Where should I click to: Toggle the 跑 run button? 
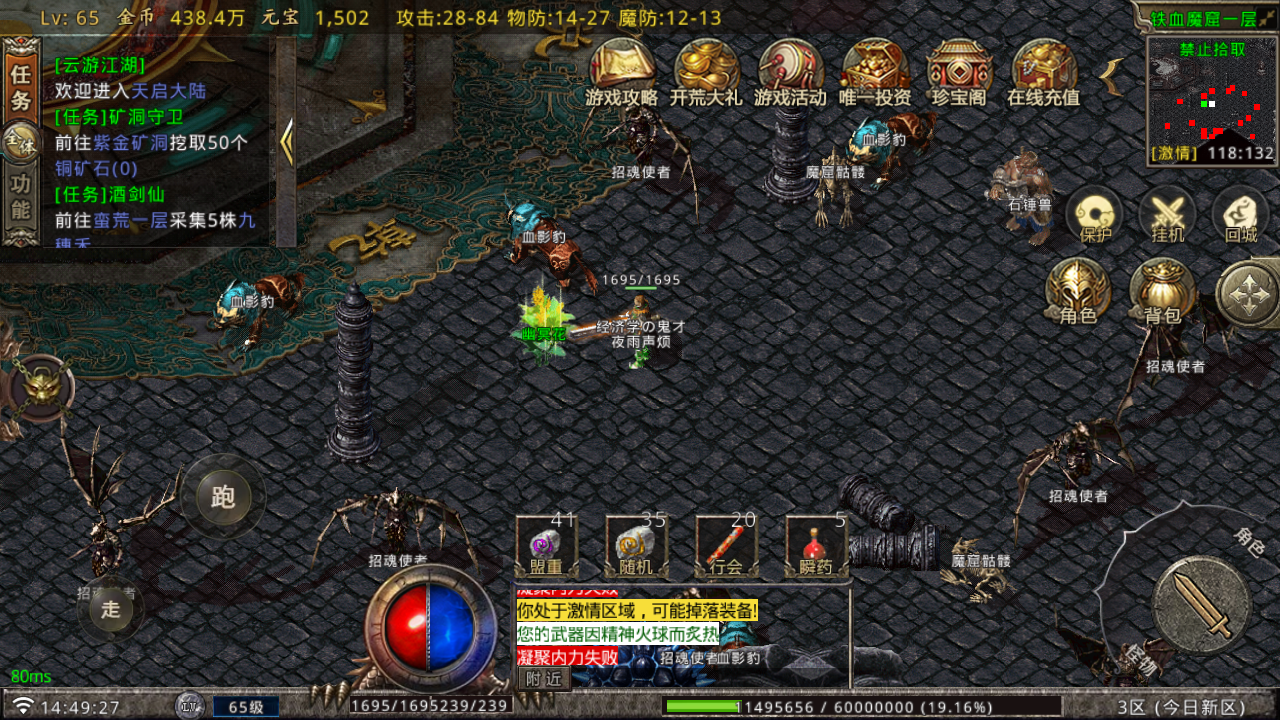click(223, 496)
